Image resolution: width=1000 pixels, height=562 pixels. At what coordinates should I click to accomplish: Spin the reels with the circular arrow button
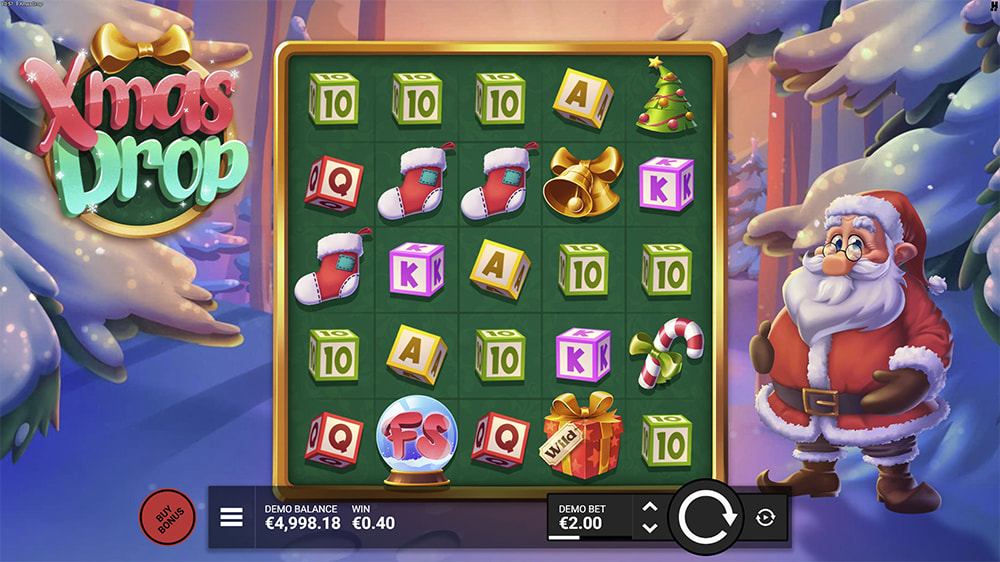tap(706, 517)
